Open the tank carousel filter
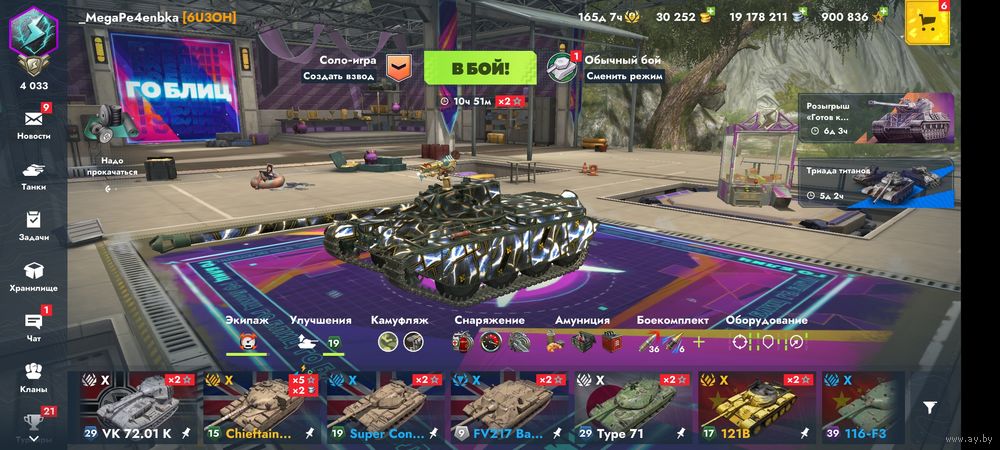Image resolution: width=1000 pixels, height=450 pixels. pyautogui.click(x=930, y=407)
